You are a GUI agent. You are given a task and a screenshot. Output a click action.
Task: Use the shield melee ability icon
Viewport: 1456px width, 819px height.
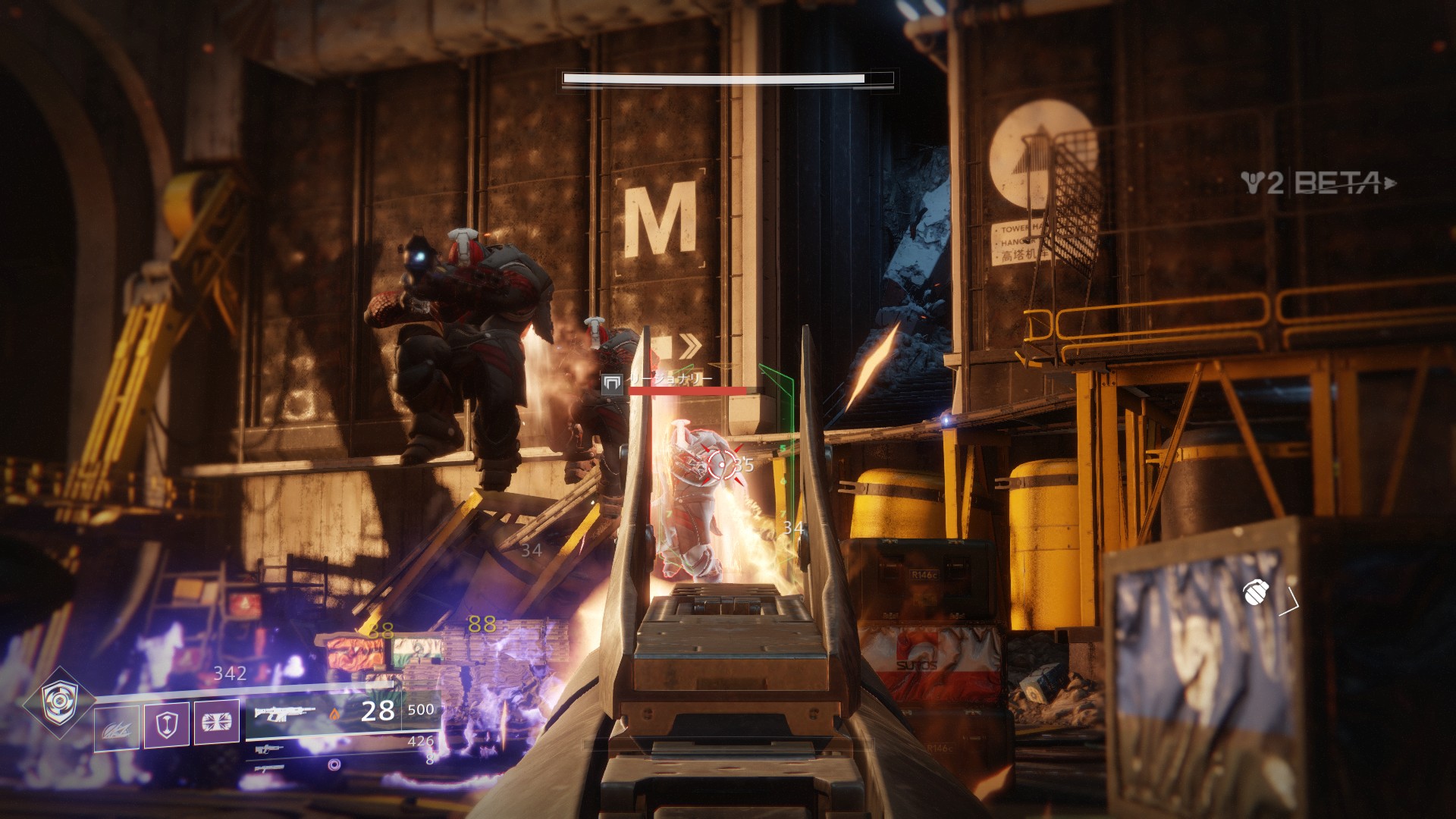[x=166, y=724]
